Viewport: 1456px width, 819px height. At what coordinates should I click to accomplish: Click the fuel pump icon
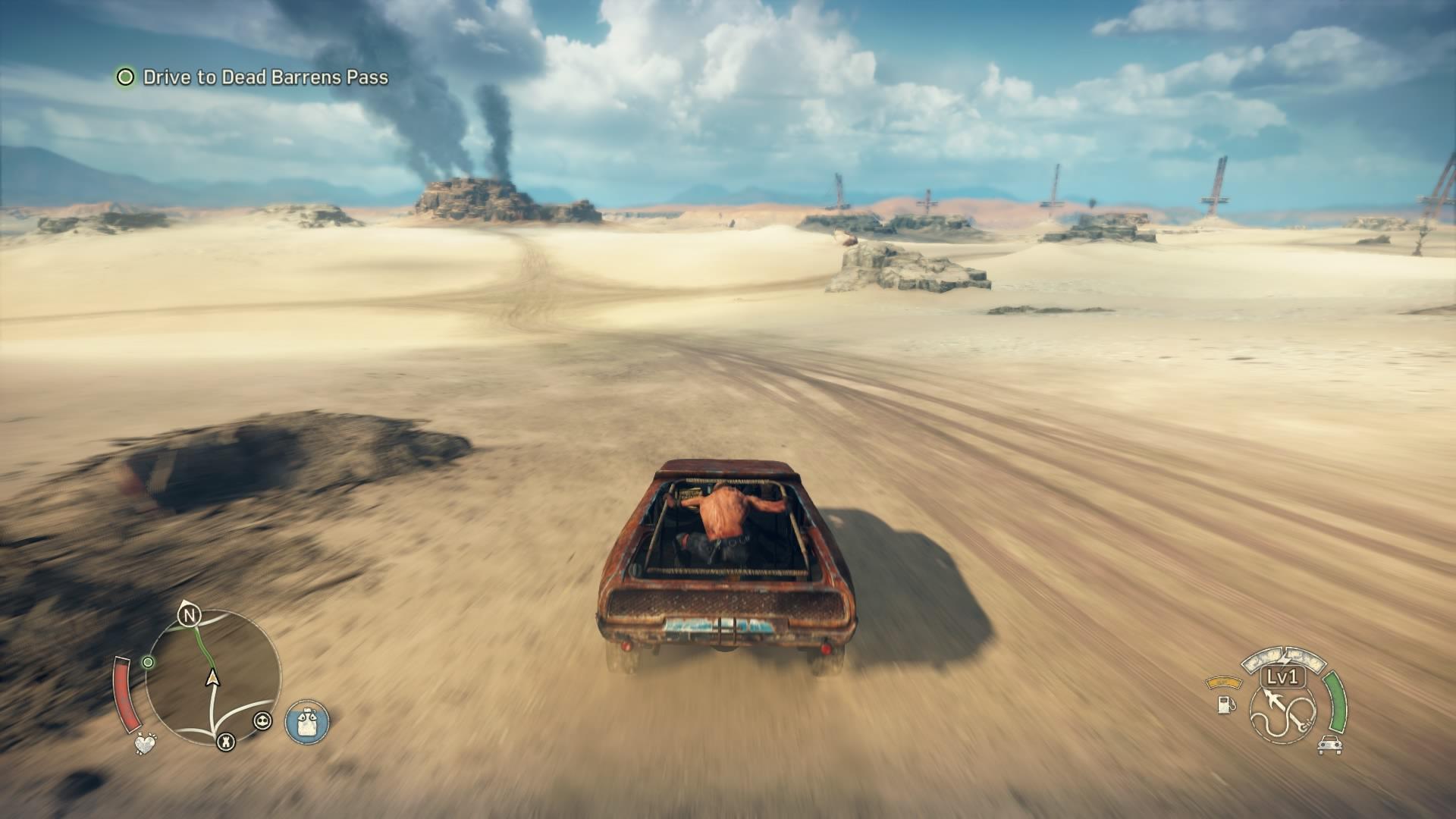tap(1225, 704)
